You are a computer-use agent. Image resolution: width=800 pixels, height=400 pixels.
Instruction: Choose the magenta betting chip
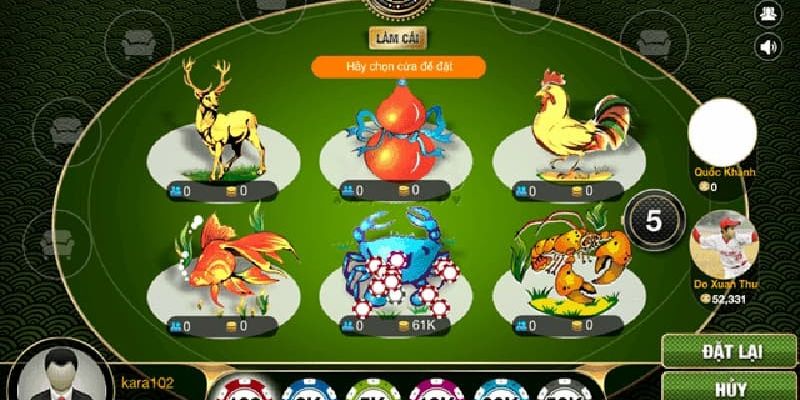[x=433, y=390]
